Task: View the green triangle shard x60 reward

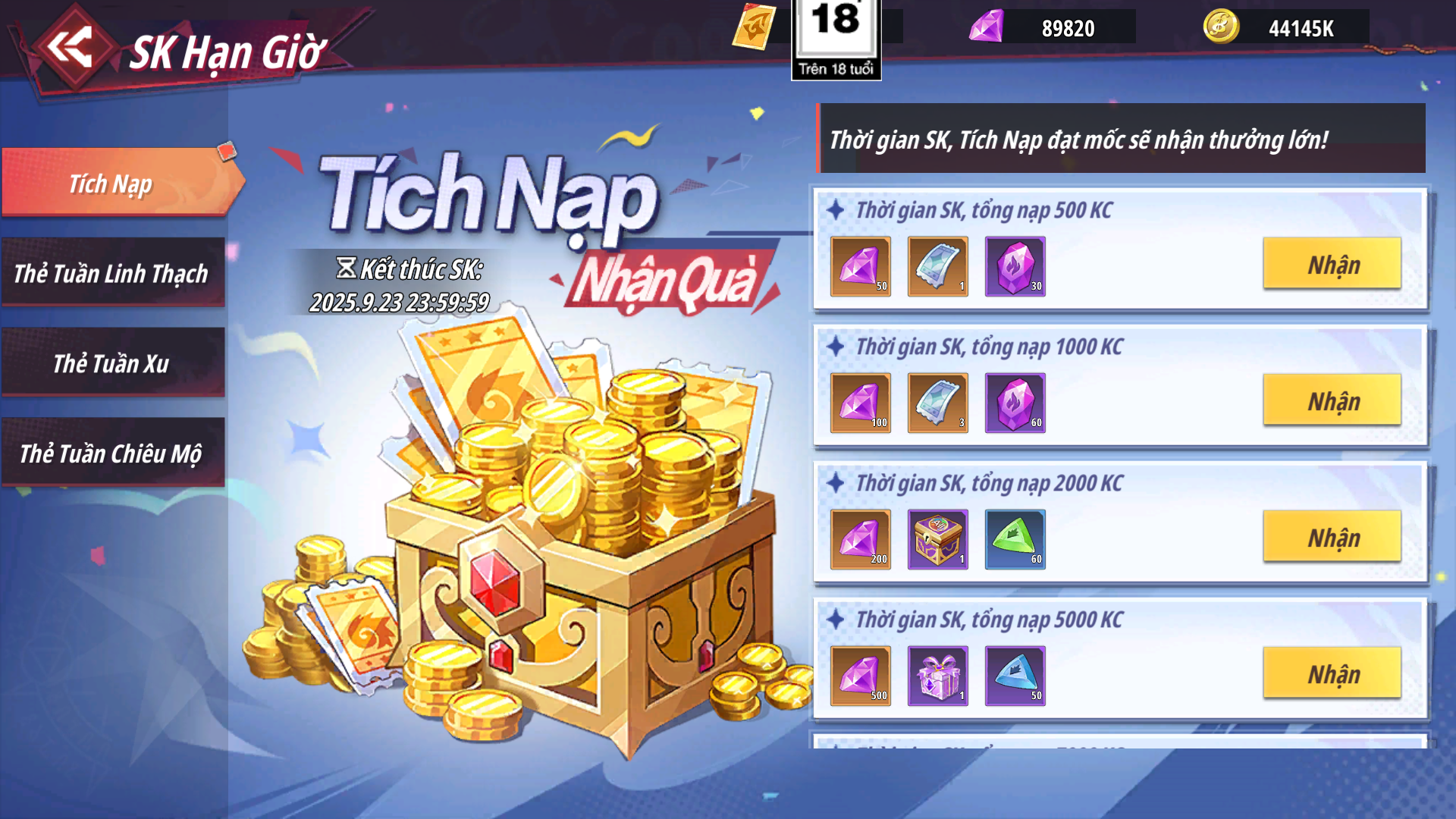Action: click(1015, 539)
